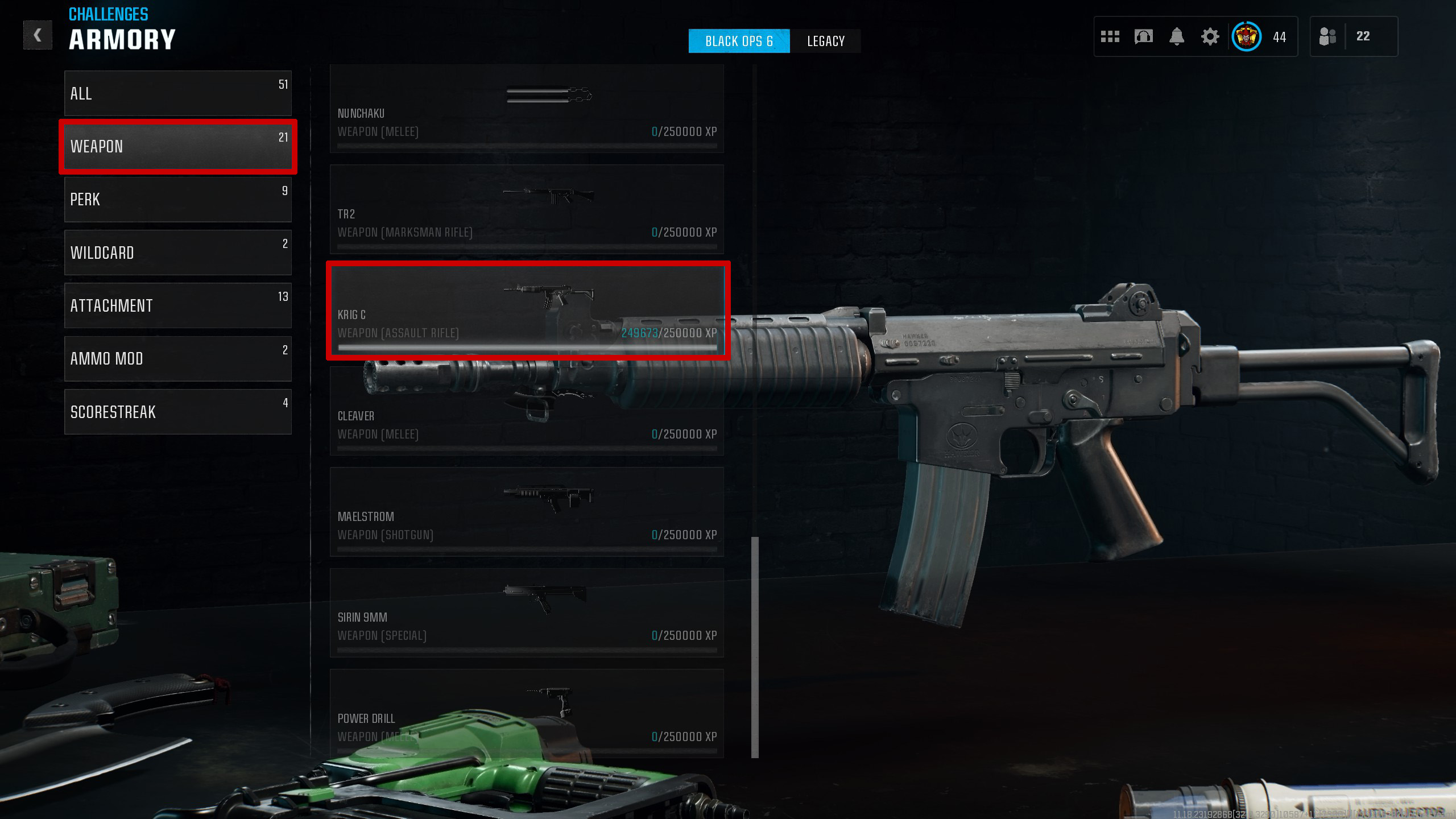
Task: Switch to the LEGACY tab
Action: point(826,40)
